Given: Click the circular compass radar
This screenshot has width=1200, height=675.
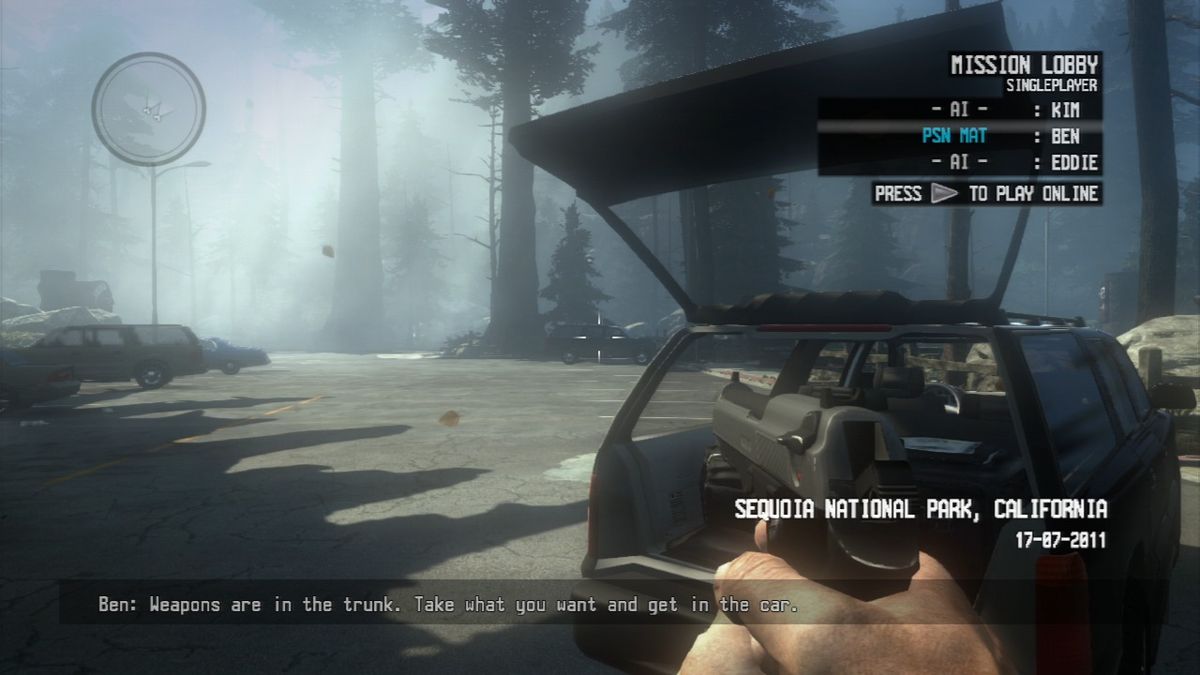Looking at the screenshot, I should tap(149, 108).
